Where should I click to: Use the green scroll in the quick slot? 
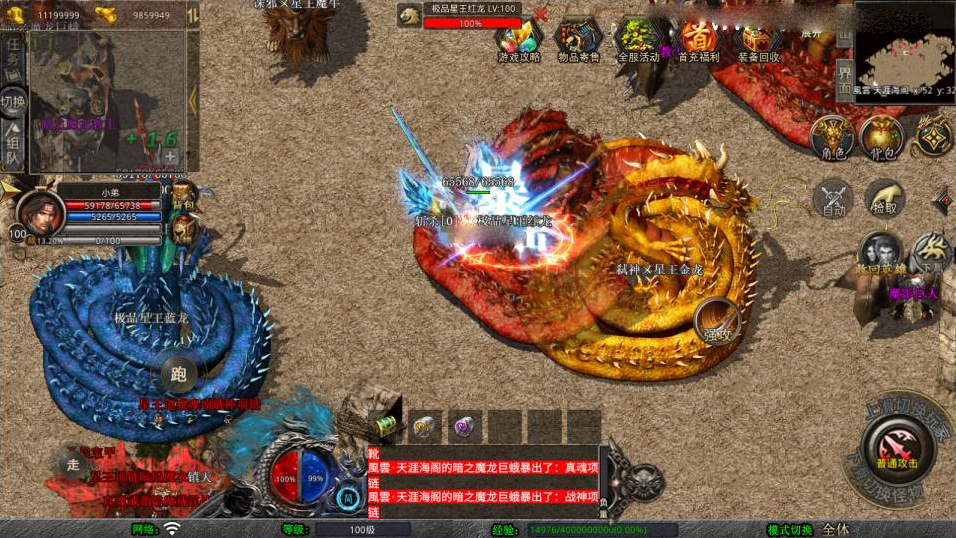click(x=387, y=425)
